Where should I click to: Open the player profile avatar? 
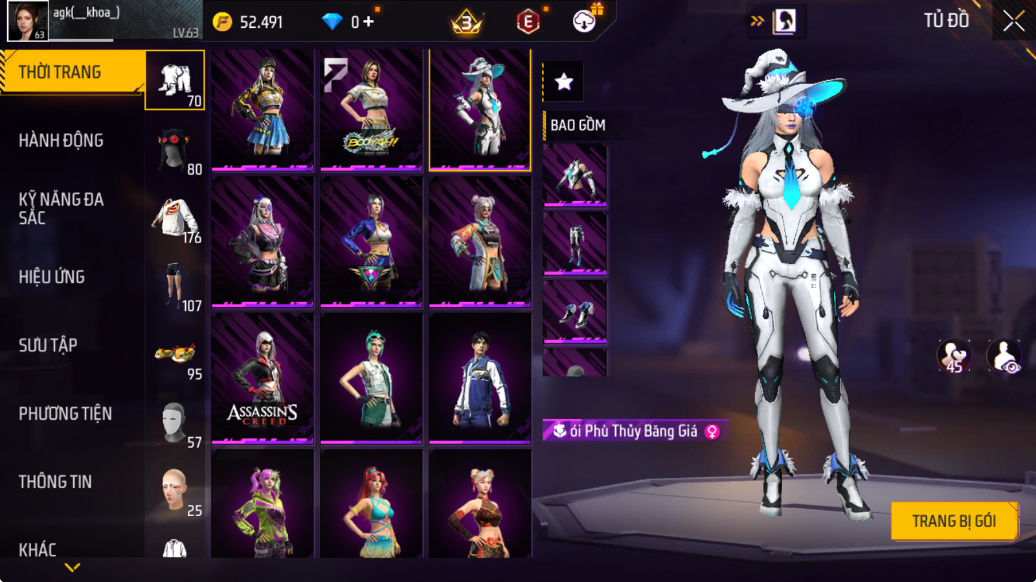[28, 21]
